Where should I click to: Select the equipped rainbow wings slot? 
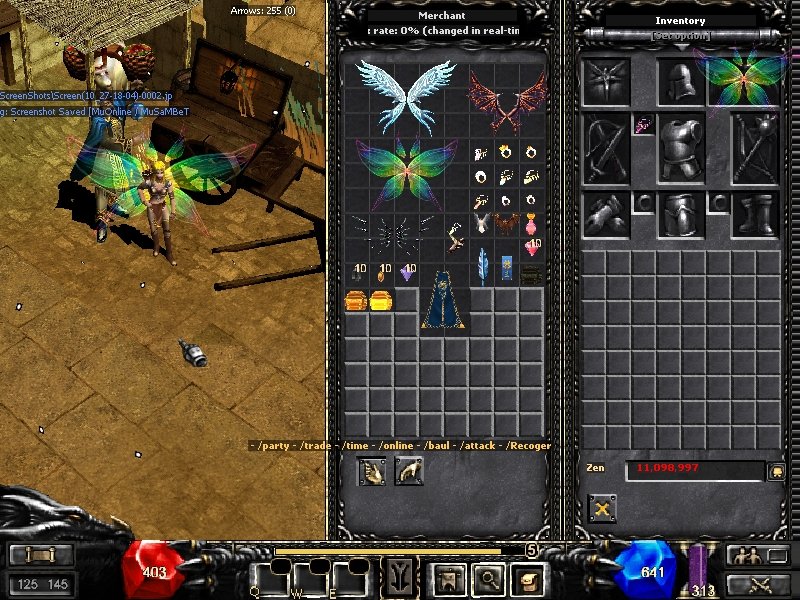[745, 78]
